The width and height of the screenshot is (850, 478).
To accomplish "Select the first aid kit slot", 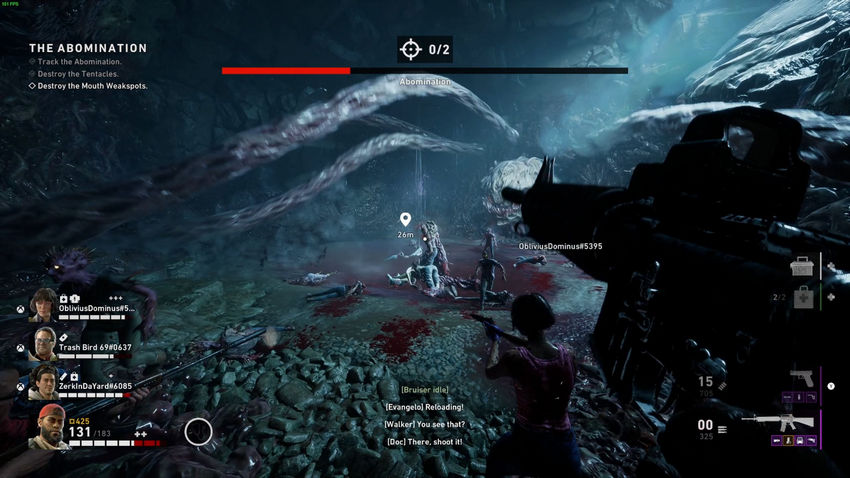I will [801, 297].
